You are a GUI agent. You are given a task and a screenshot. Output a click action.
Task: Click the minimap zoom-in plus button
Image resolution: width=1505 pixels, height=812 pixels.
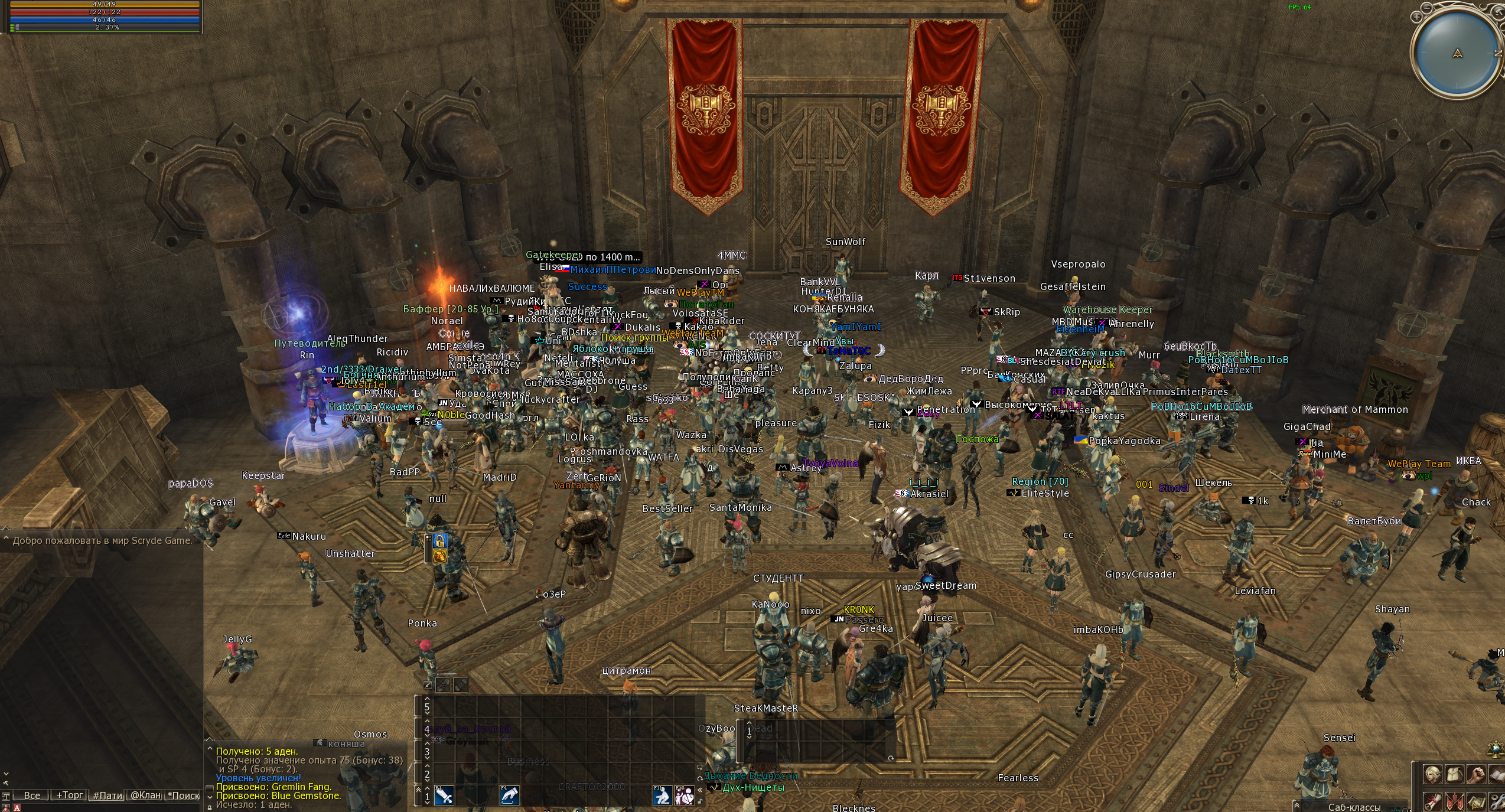(1416, 17)
